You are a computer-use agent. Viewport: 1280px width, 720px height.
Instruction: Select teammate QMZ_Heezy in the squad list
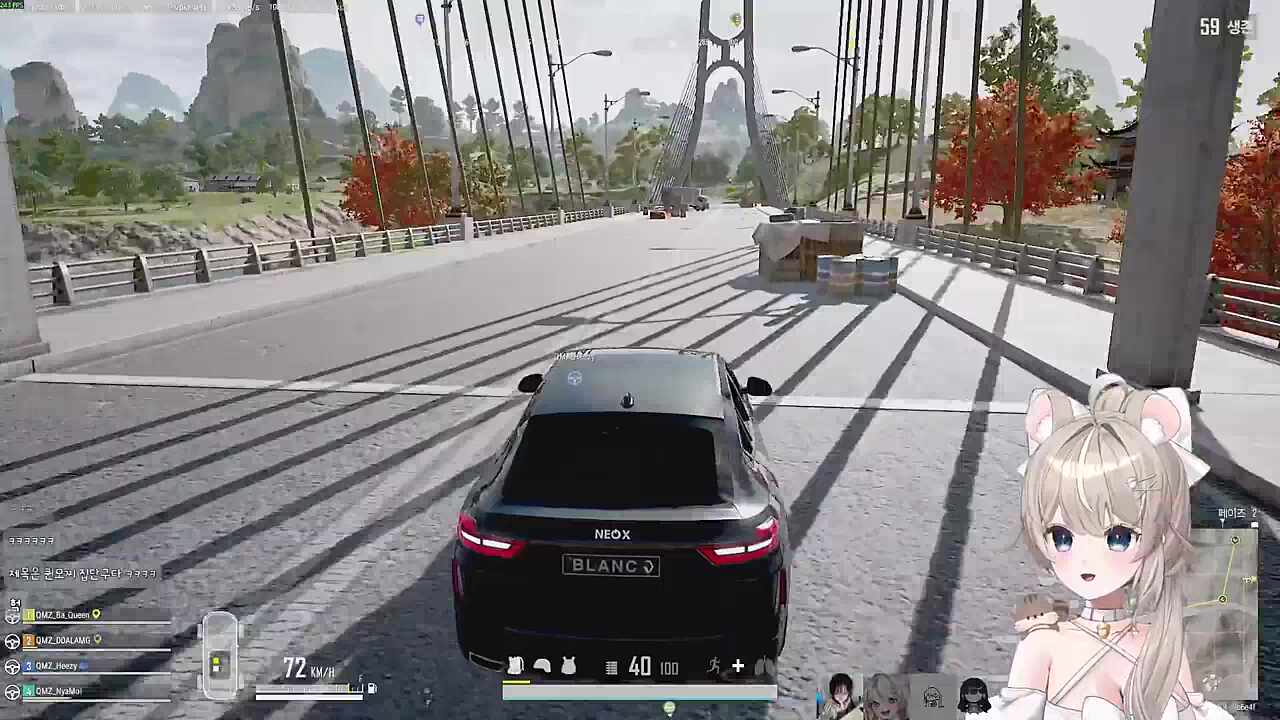coord(56,665)
